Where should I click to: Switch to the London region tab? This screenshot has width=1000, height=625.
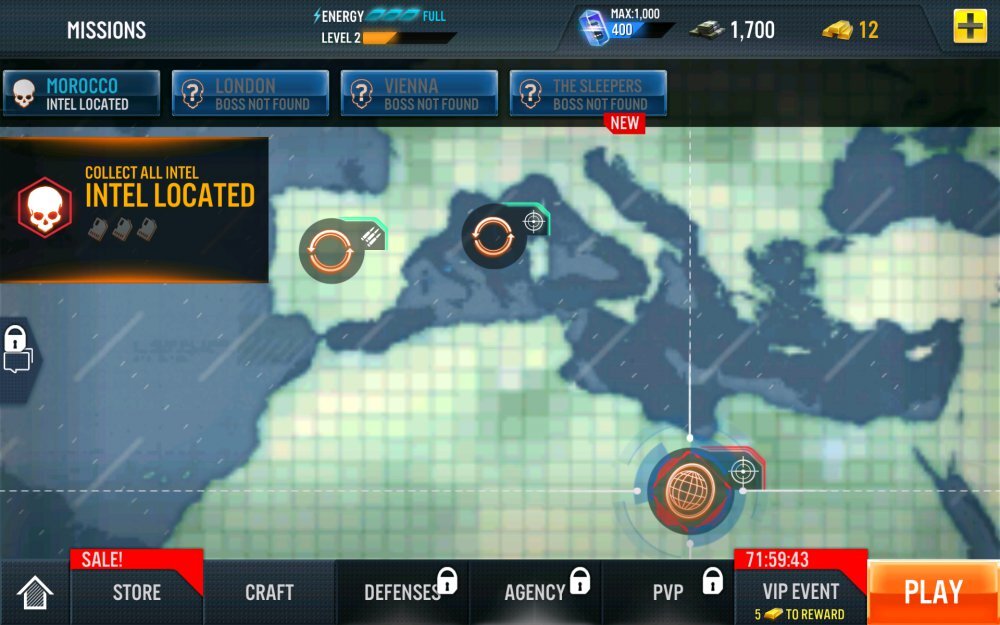[250, 94]
